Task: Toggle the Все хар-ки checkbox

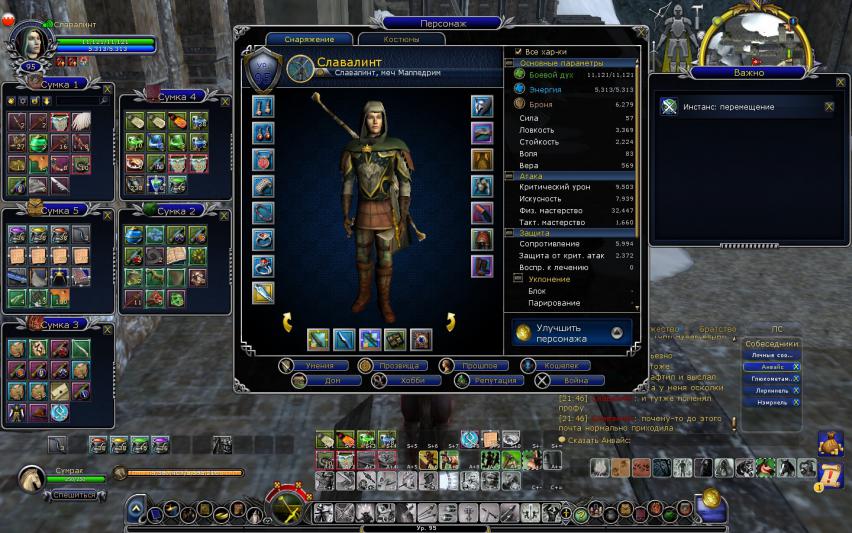Action: pos(519,51)
